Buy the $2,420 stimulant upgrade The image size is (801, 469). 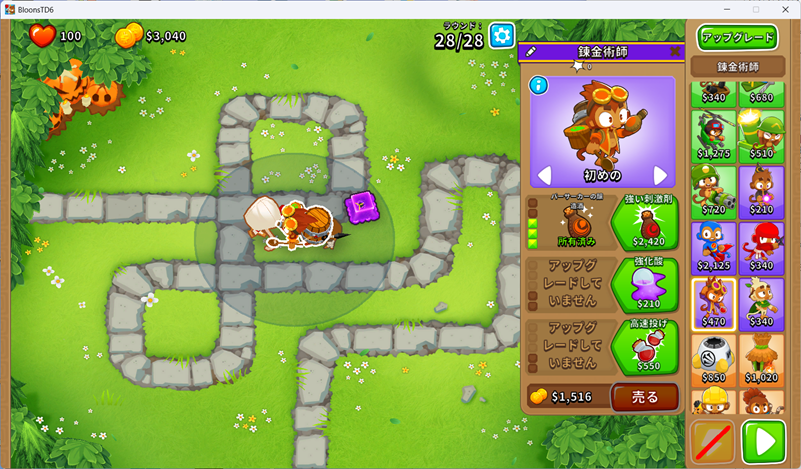point(644,221)
